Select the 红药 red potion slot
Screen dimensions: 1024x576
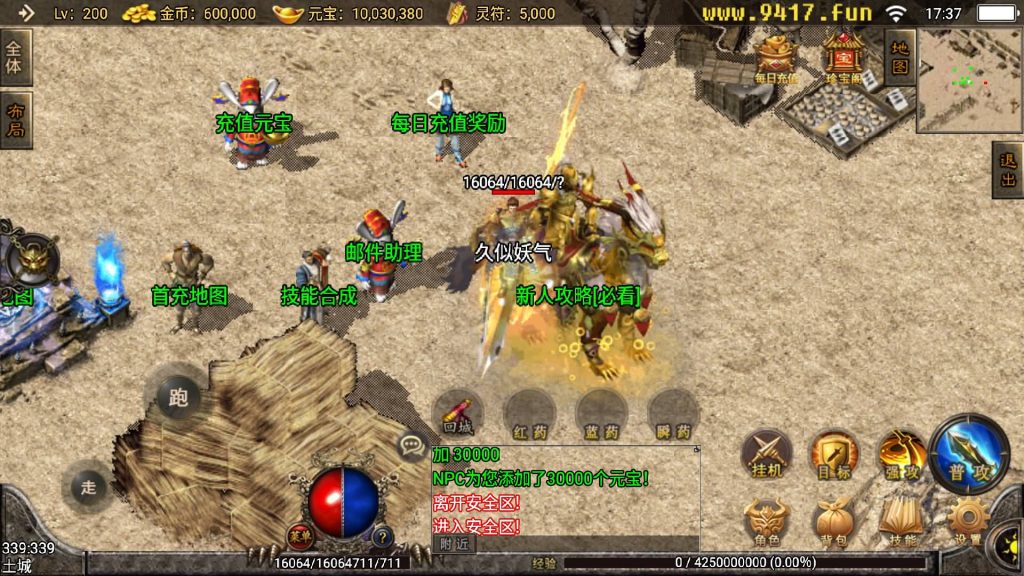[x=530, y=414]
